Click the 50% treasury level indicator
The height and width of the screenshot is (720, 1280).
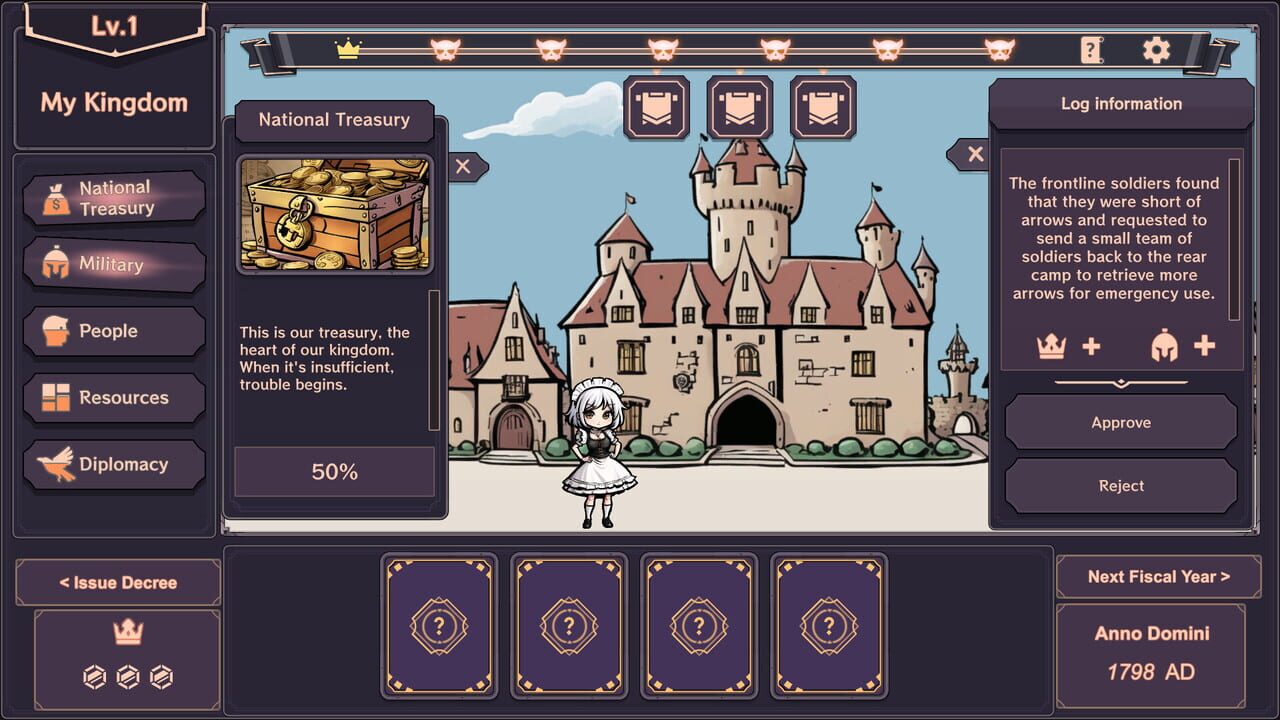(x=333, y=471)
